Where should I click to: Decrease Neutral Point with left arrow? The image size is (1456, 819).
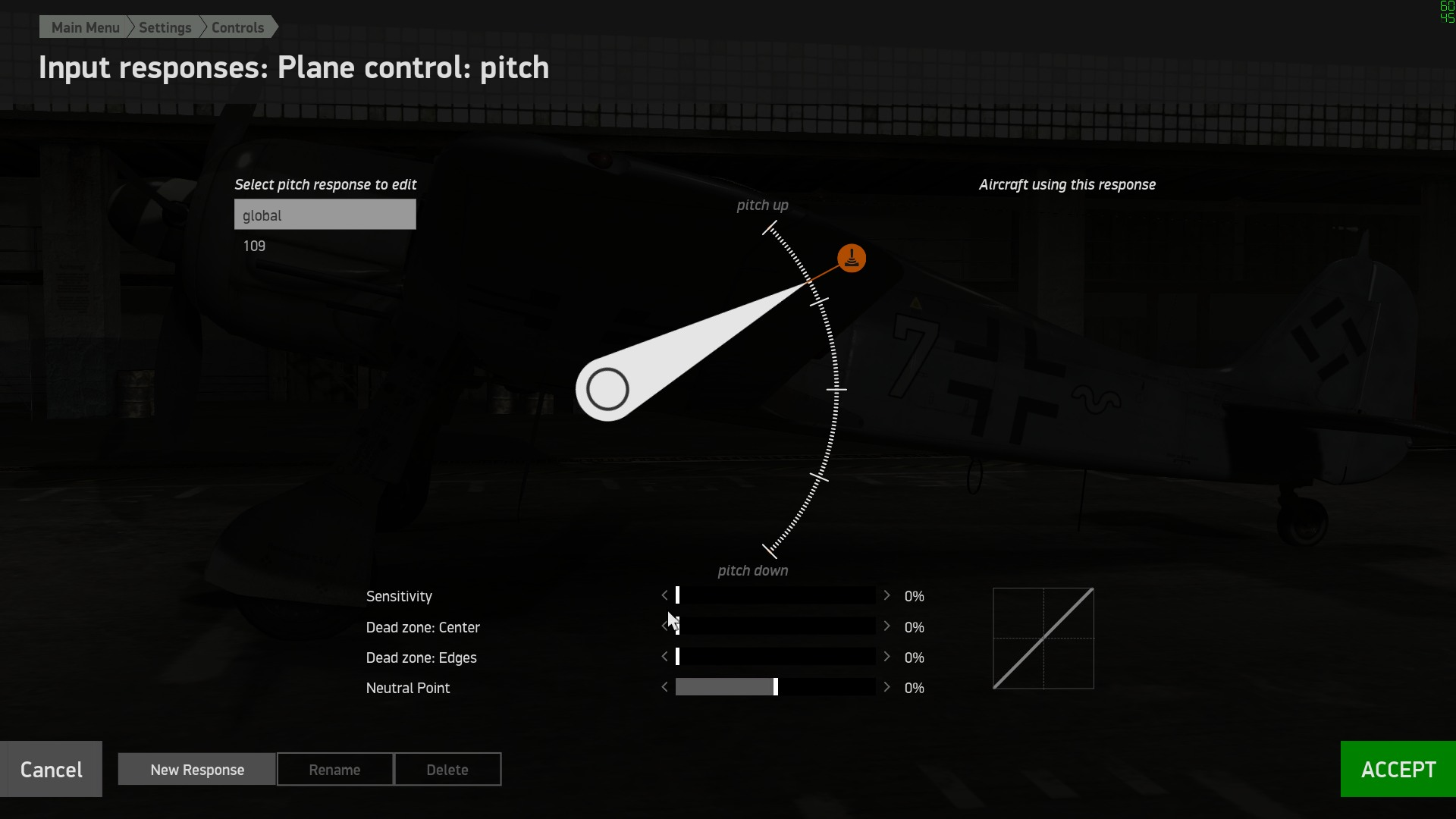coord(665,687)
